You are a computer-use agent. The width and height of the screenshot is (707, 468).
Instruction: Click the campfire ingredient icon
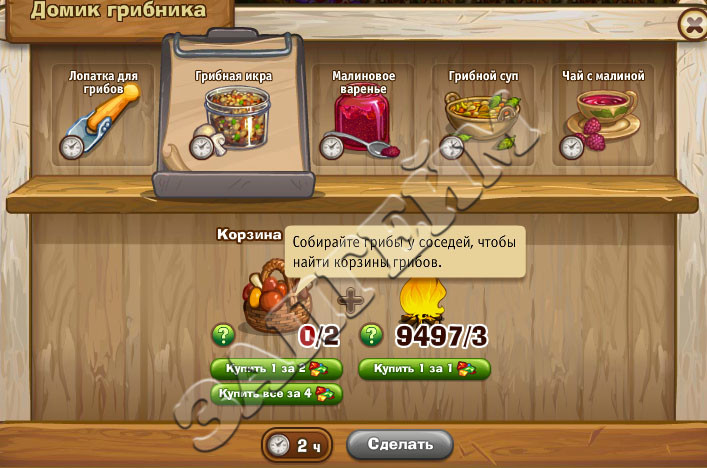(421, 300)
